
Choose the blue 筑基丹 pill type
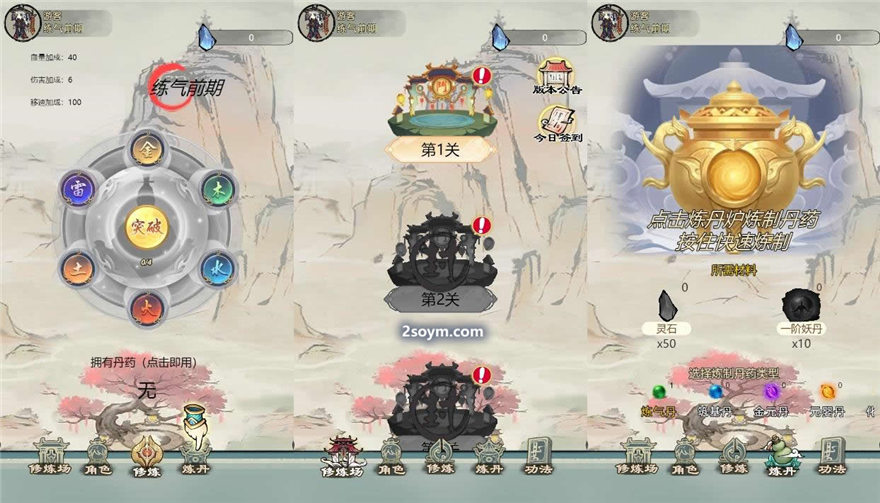pyautogui.click(x=715, y=393)
